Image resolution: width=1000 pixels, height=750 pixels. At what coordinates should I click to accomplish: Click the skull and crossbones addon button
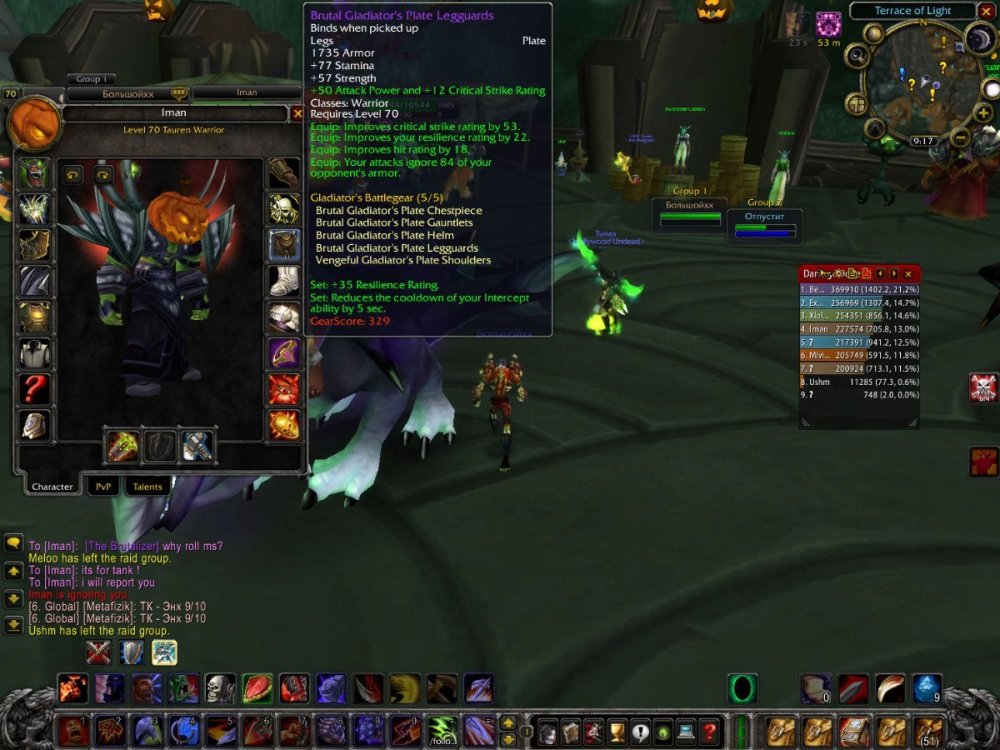(x=983, y=388)
